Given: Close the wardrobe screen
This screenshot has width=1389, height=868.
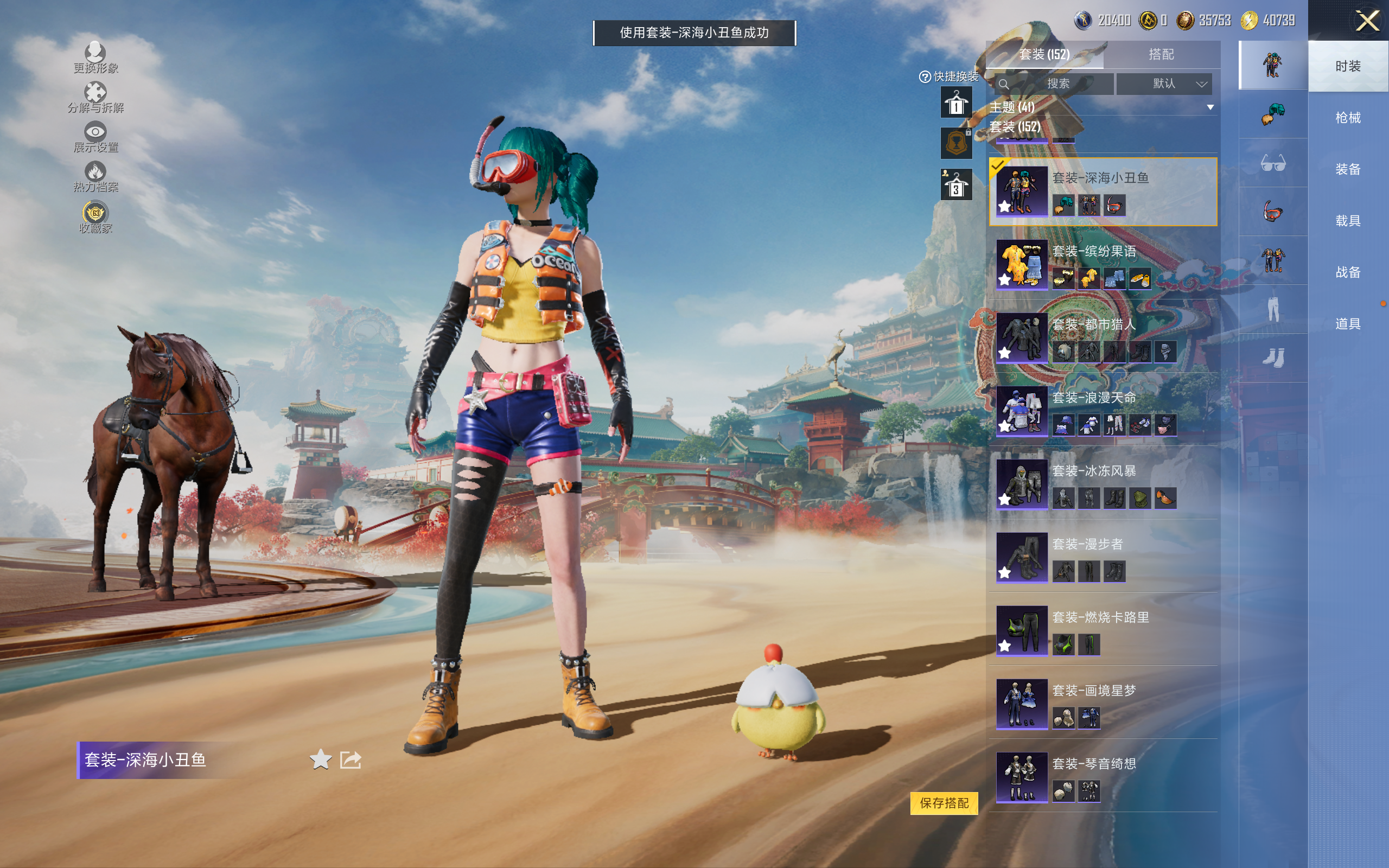Looking at the screenshot, I should click(x=1367, y=21).
